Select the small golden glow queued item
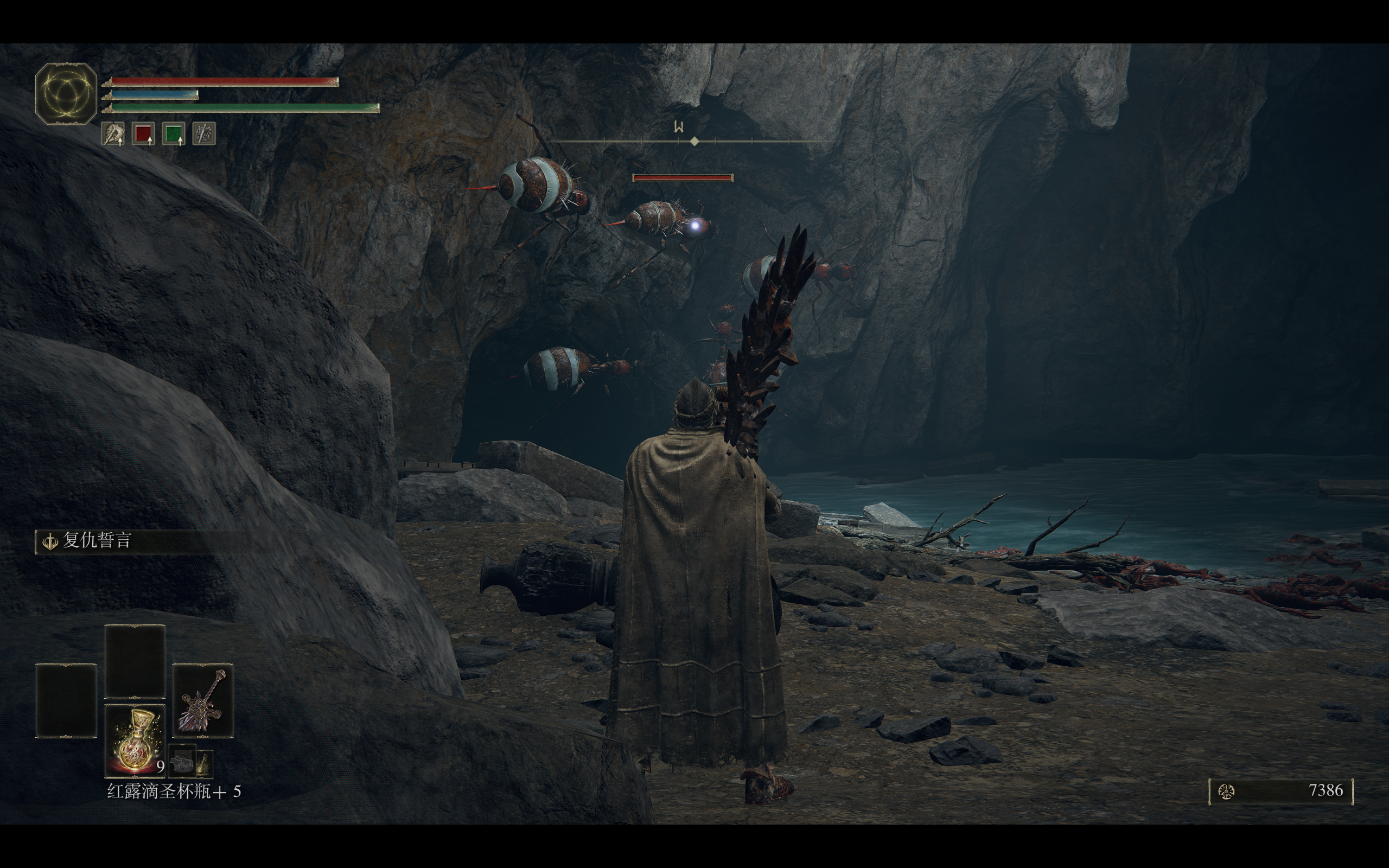Viewport: 1389px width, 868px height. pyautogui.click(x=205, y=764)
